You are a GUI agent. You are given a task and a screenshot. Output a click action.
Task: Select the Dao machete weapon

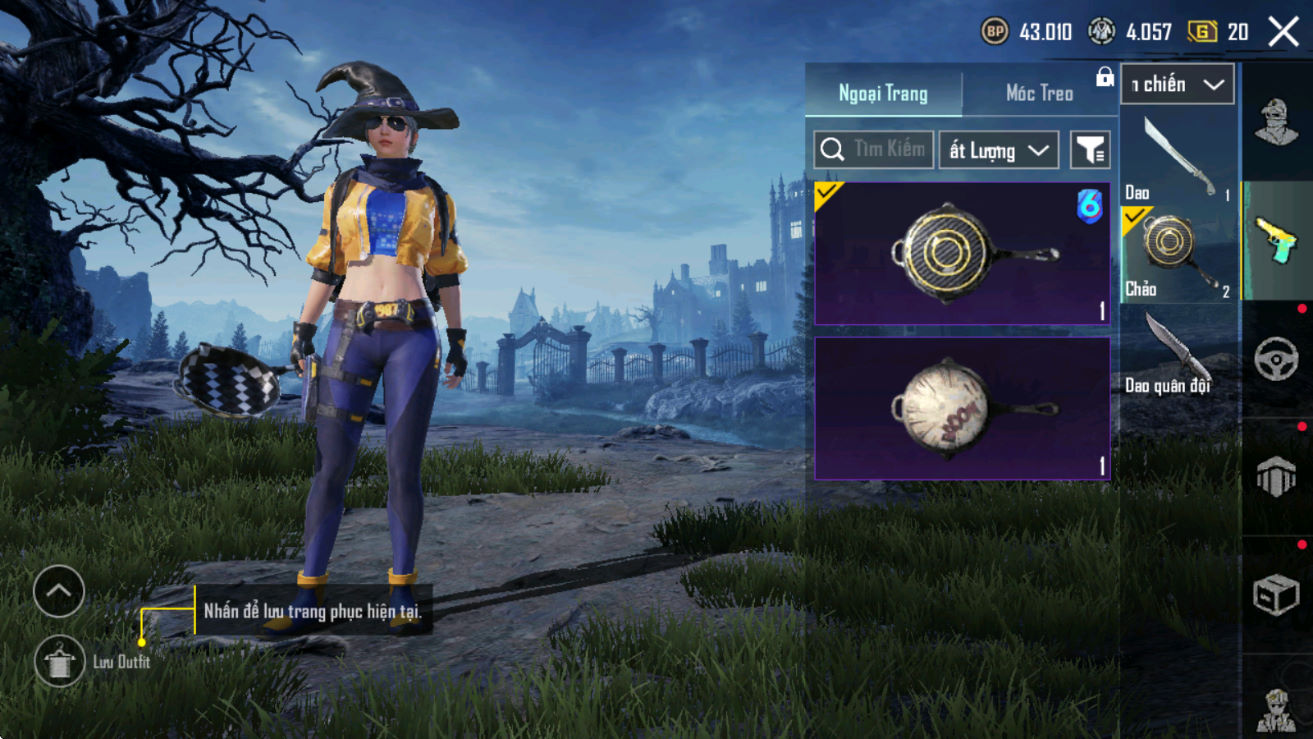tap(1178, 157)
